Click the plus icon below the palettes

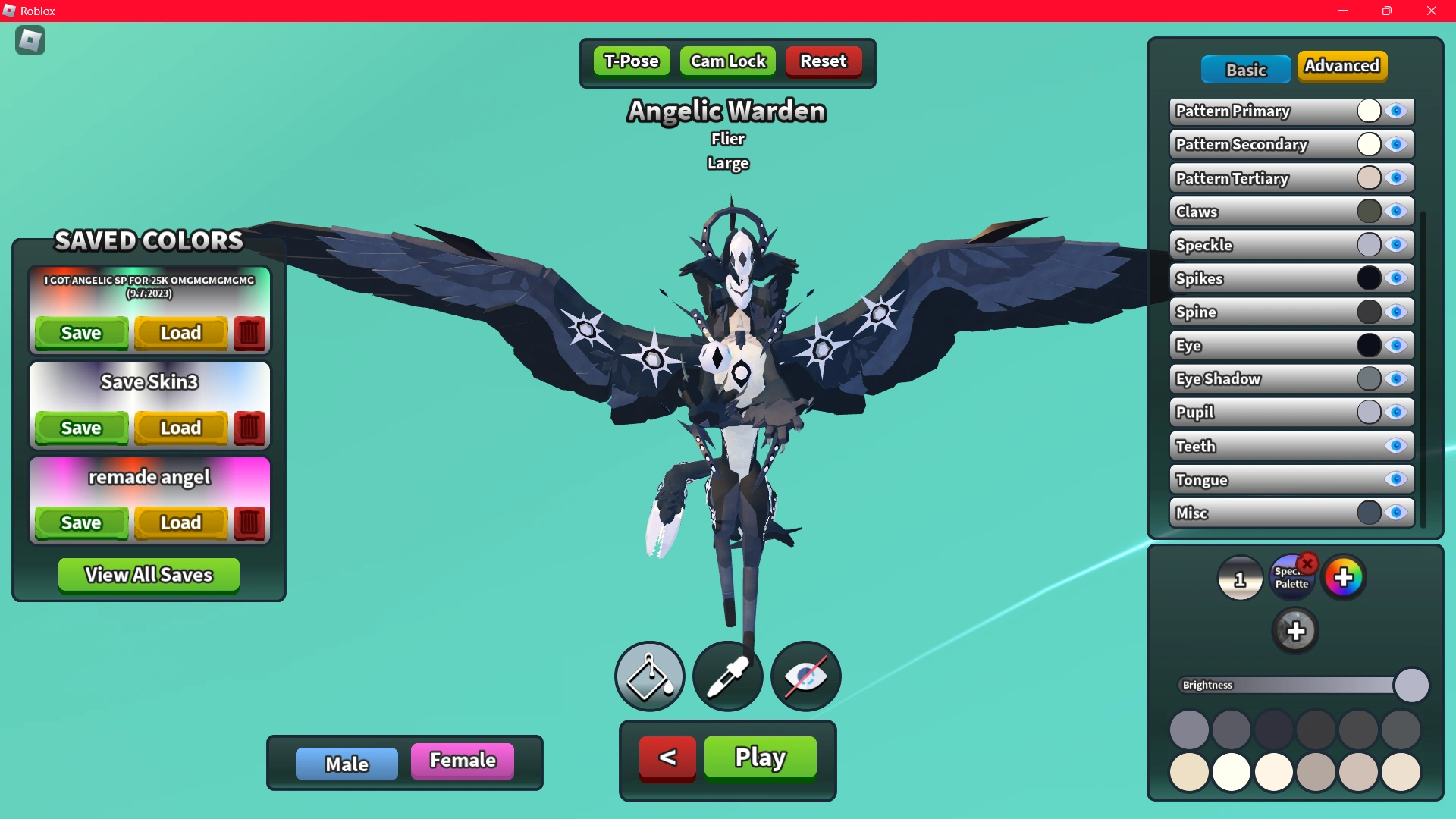point(1296,630)
